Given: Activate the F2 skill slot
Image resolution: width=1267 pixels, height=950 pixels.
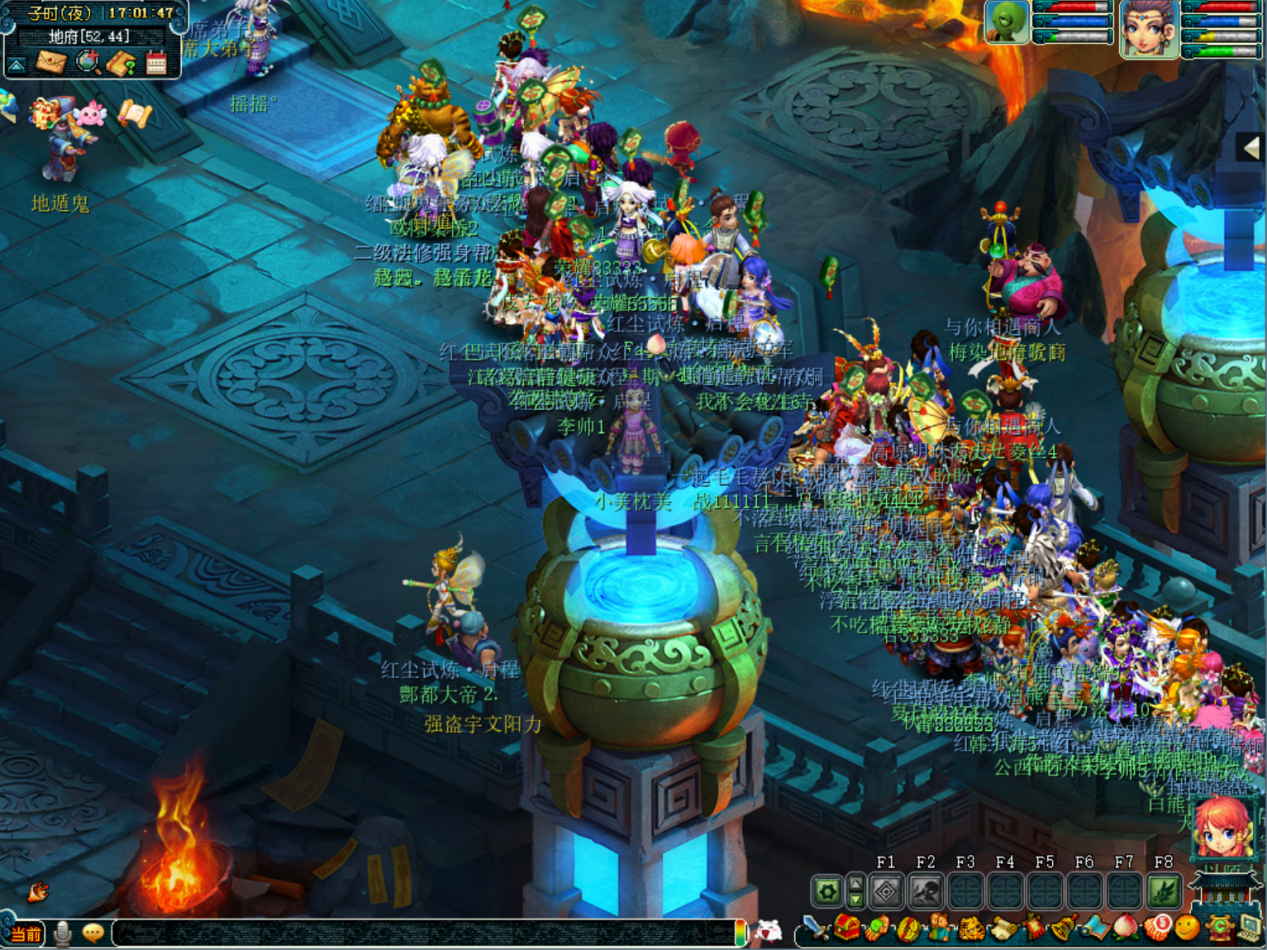Looking at the screenshot, I should pyautogui.click(x=926, y=890).
